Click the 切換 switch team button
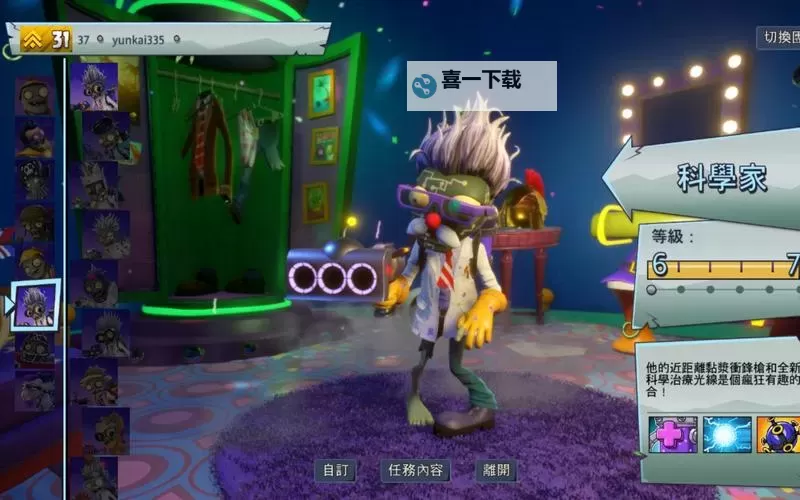The image size is (800, 500). pos(777,38)
